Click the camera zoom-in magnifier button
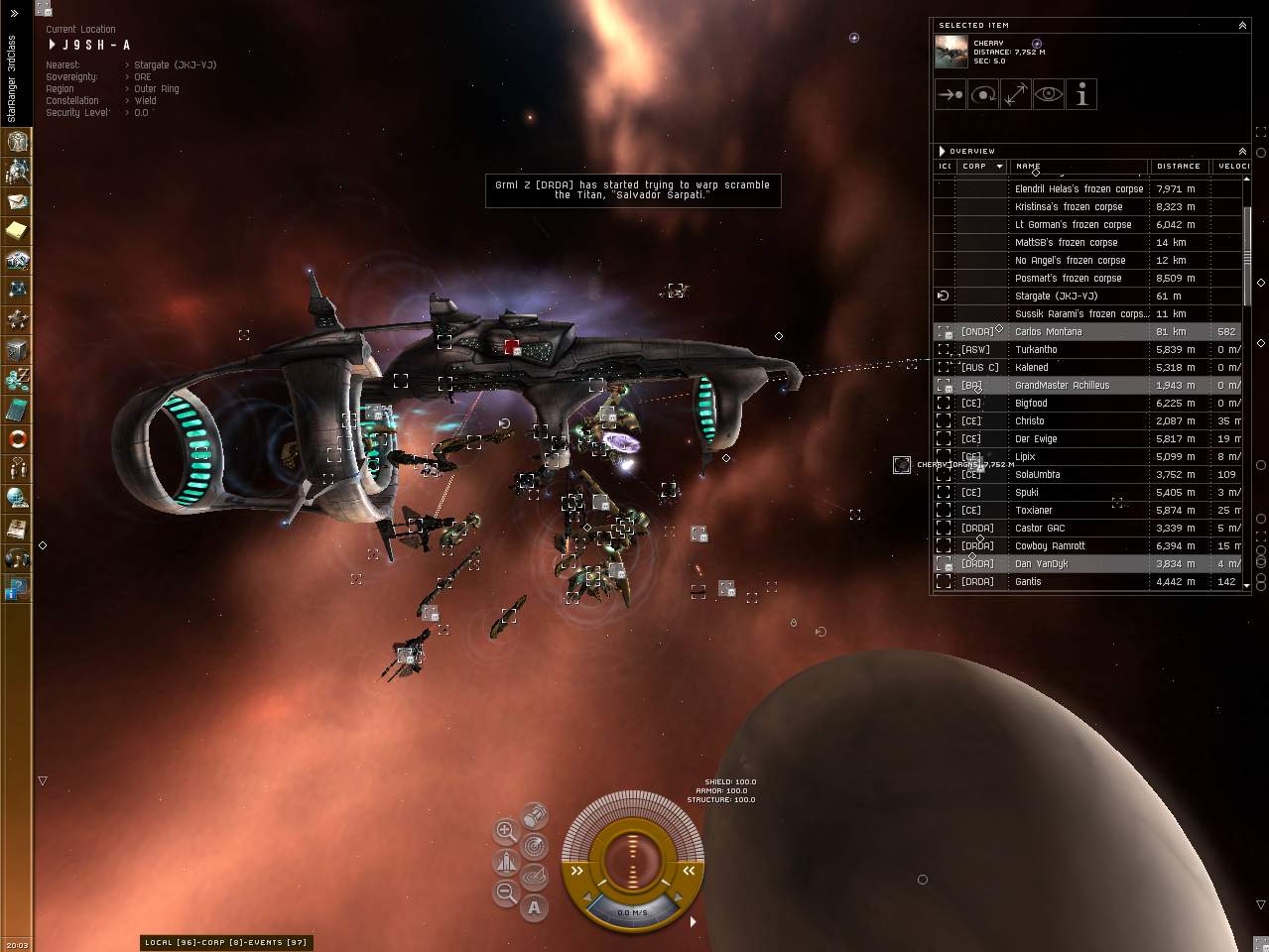The width and height of the screenshot is (1269, 952). pyautogui.click(x=505, y=830)
